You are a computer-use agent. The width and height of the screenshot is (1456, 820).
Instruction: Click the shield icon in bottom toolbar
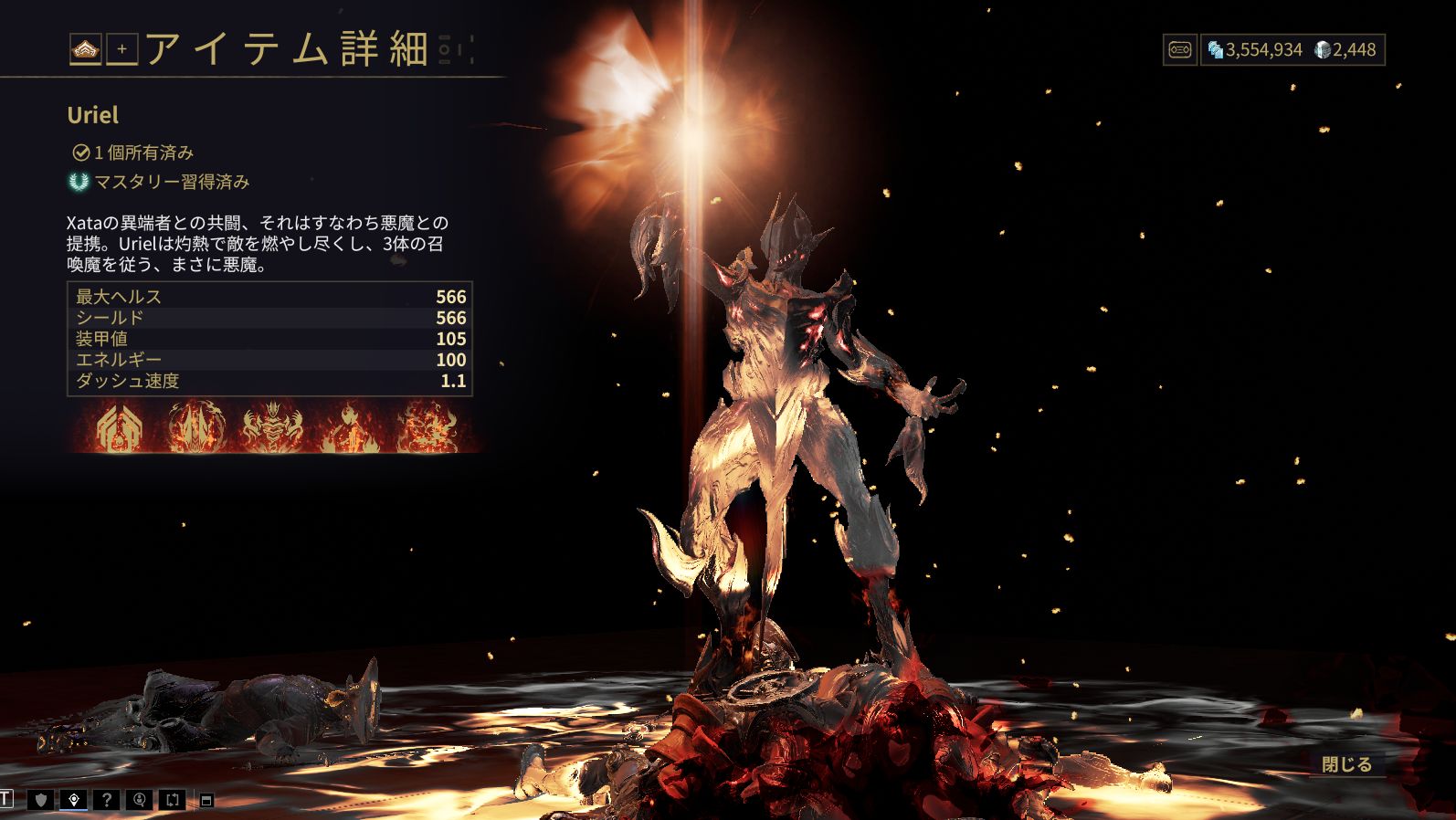(x=40, y=800)
